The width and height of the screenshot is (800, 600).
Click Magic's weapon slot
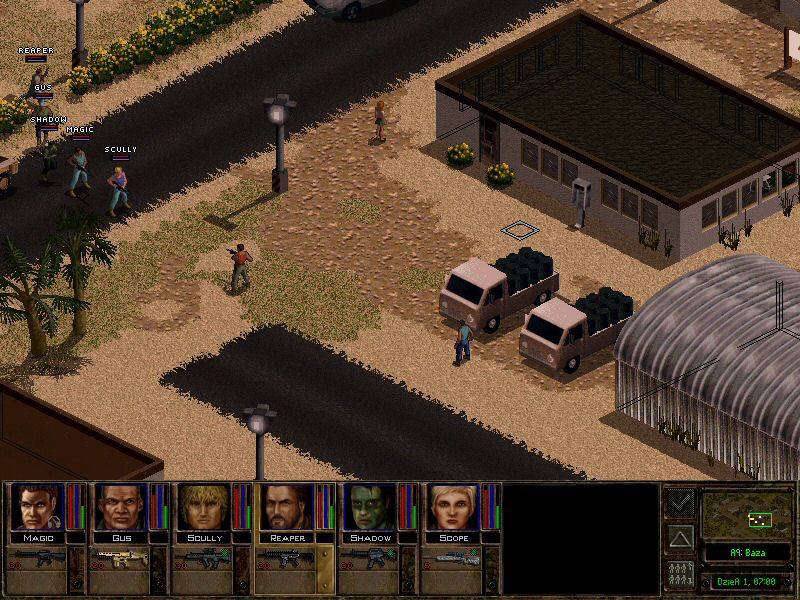click(x=38, y=560)
